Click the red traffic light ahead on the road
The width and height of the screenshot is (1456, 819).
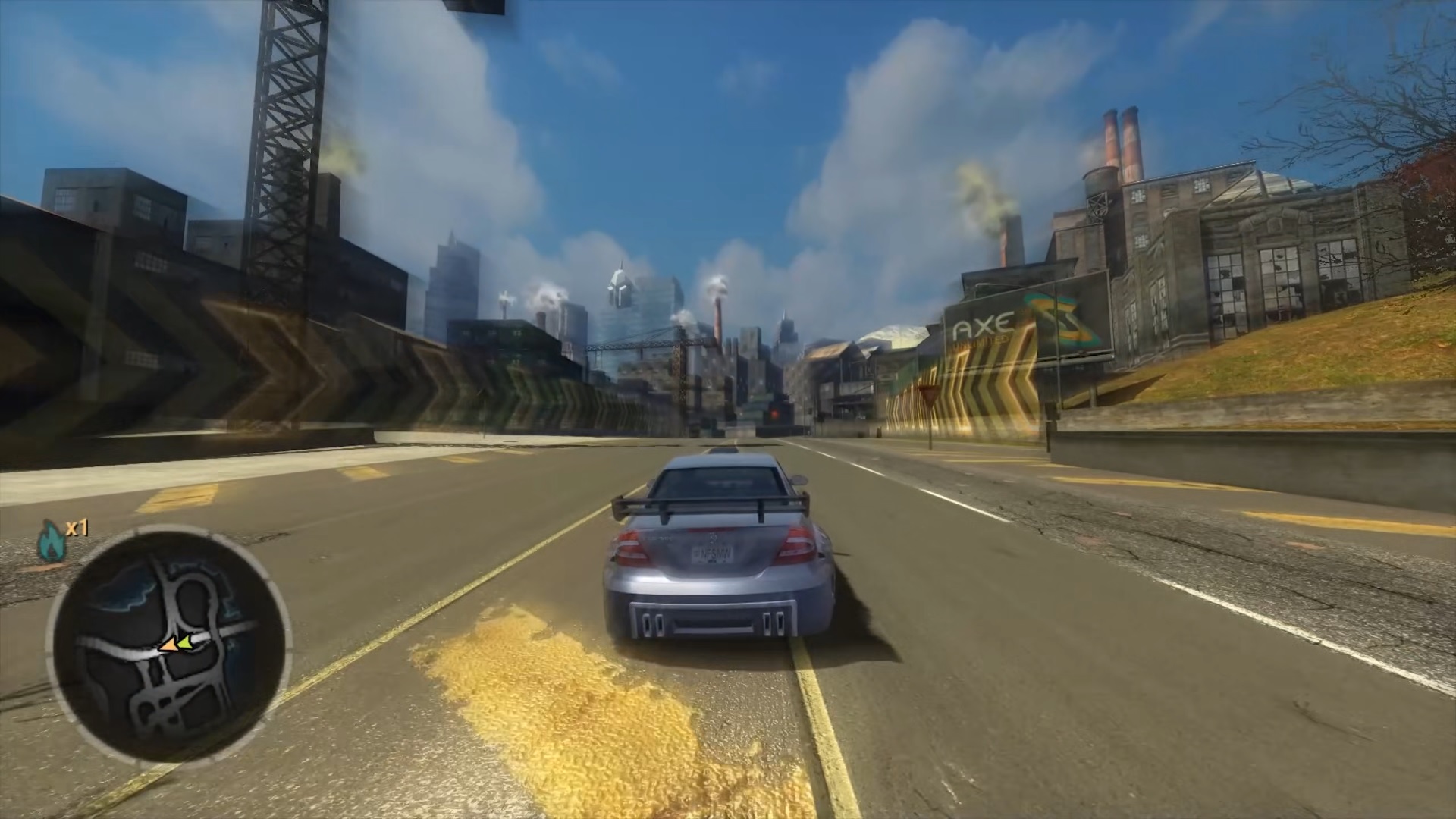click(774, 415)
